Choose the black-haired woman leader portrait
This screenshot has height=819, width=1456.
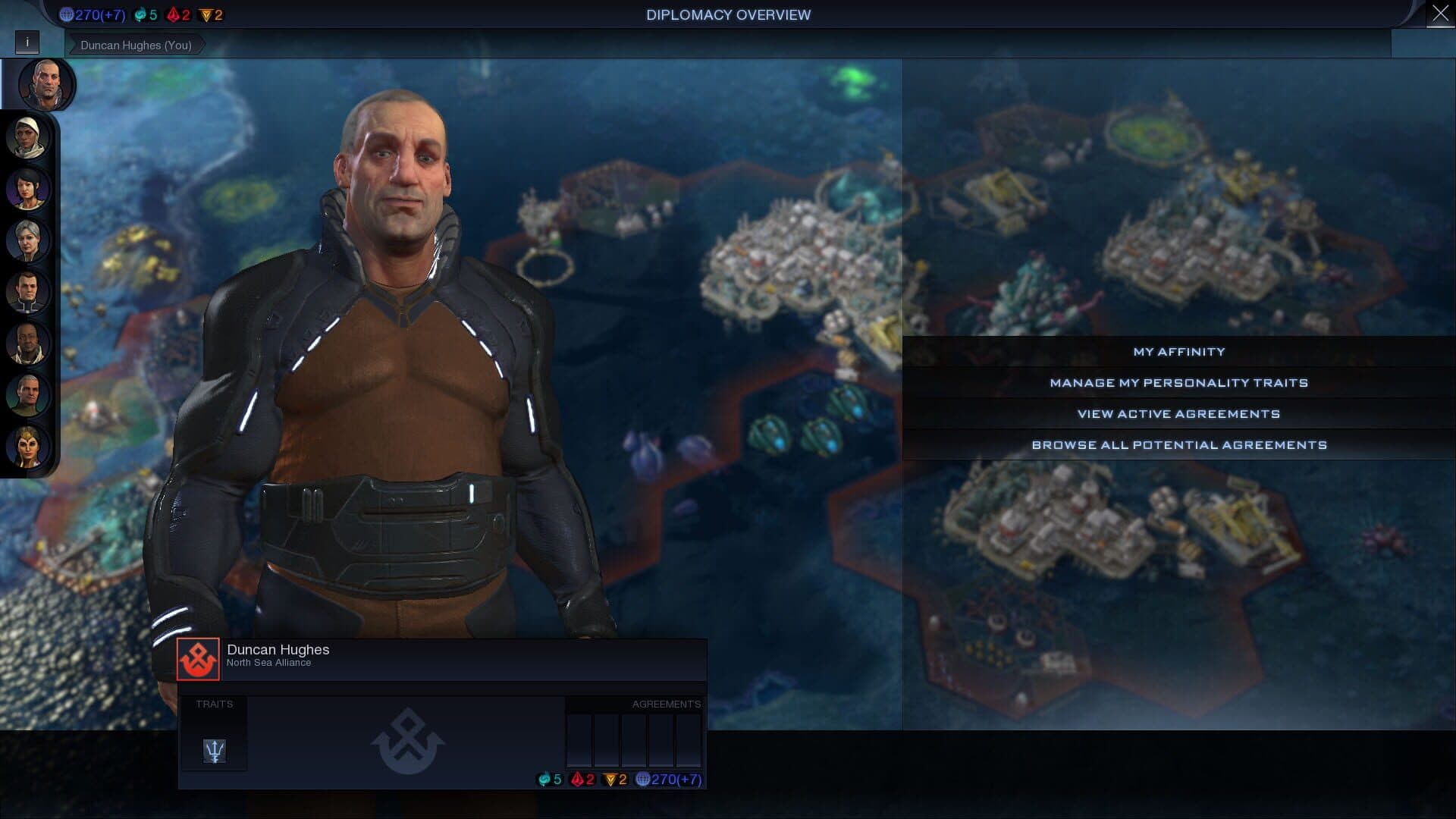pos(28,189)
